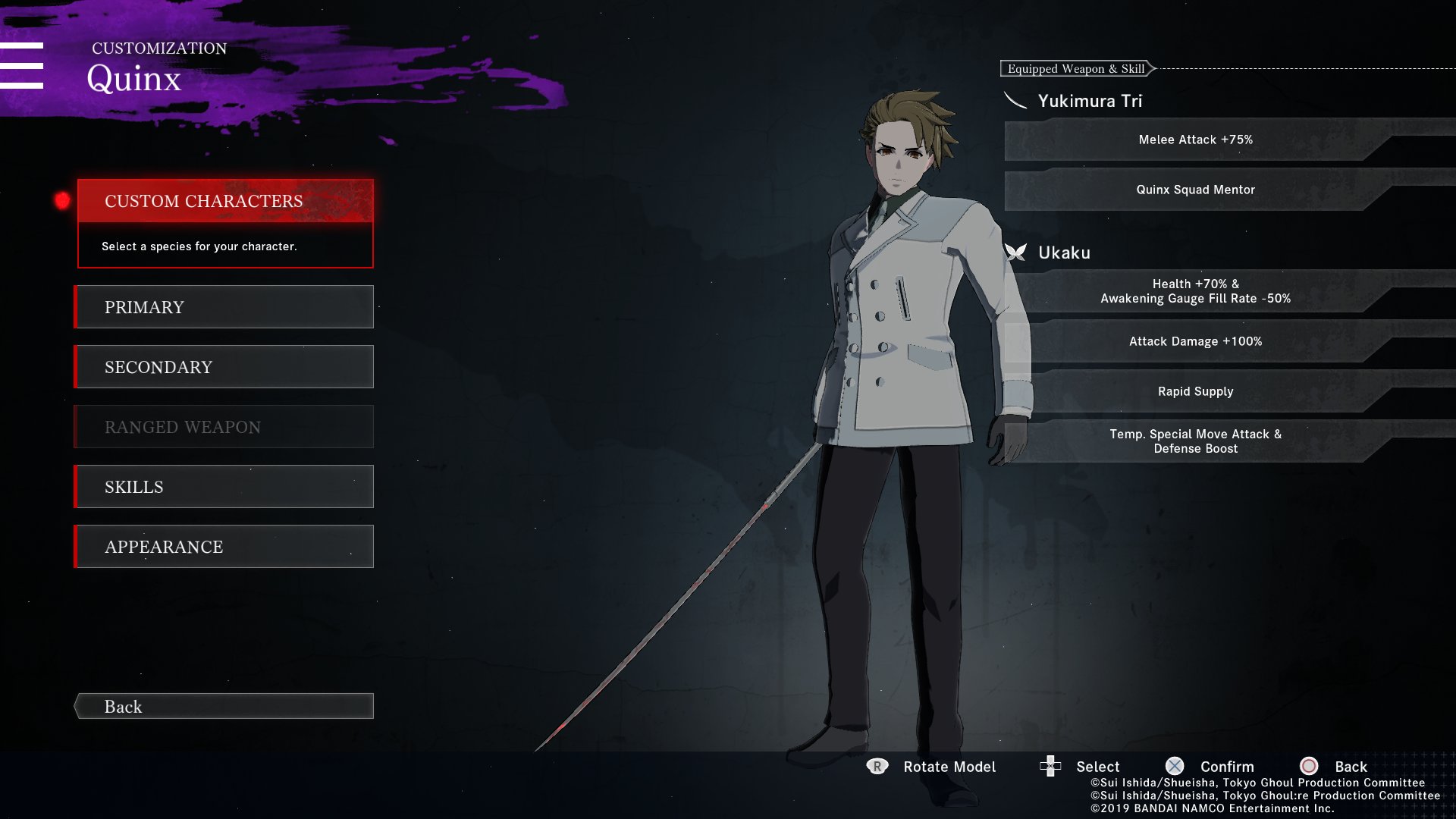Select the Melee Attack +75% skill row
Screen dimensions: 1456x819
1195,140
